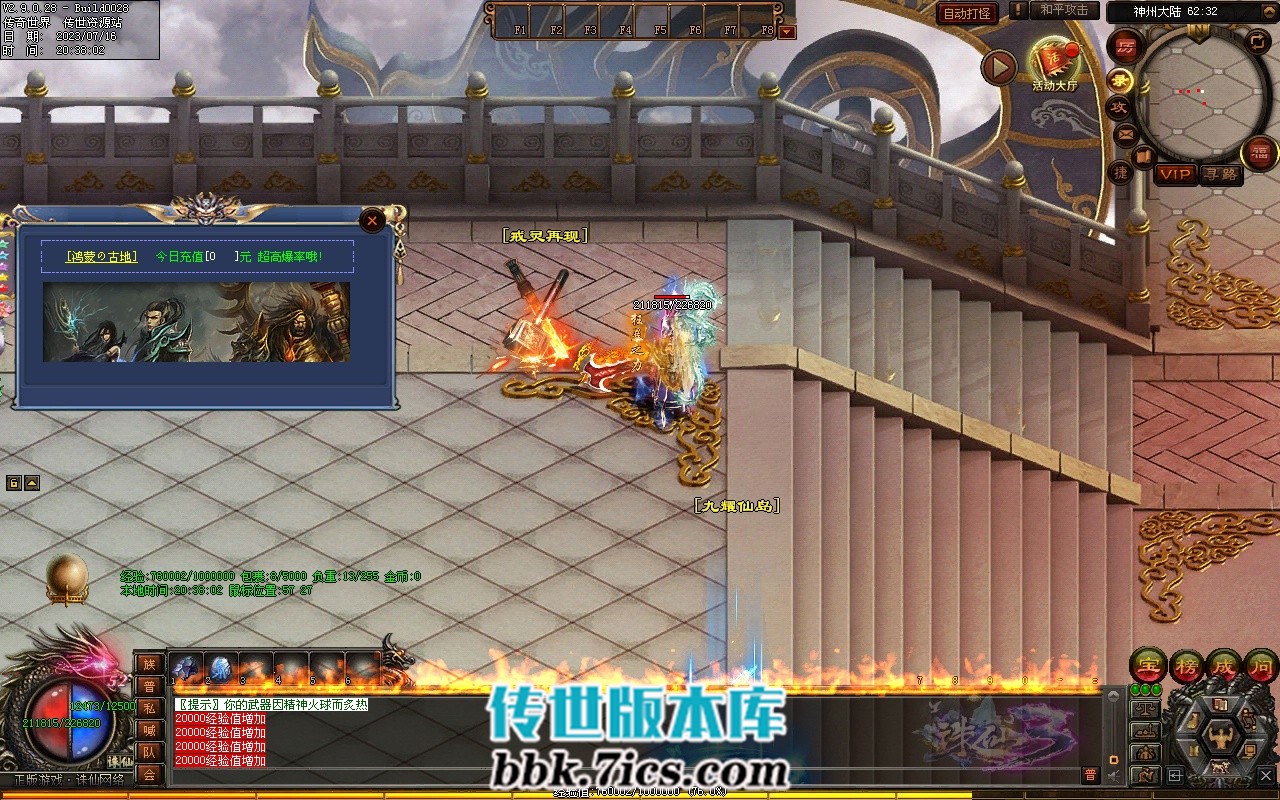
Task: Open the scales trade icon
Action: 1144,710
